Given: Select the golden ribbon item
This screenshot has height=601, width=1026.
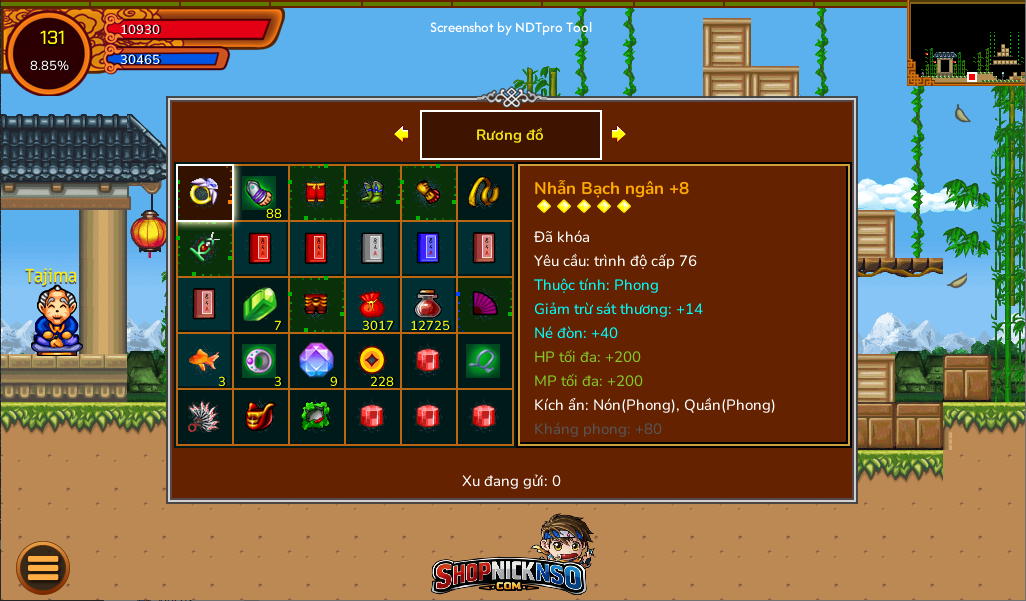Looking at the screenshot, I should [x=484, y=193].
